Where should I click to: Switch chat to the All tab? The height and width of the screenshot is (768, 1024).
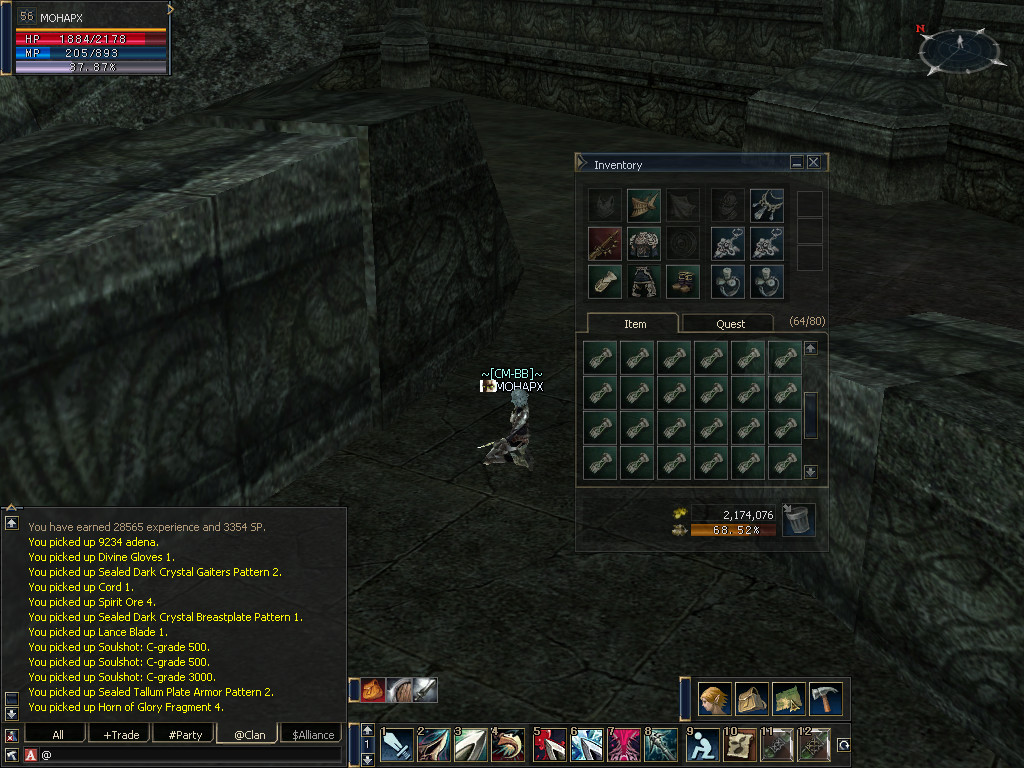click(57, 734)
